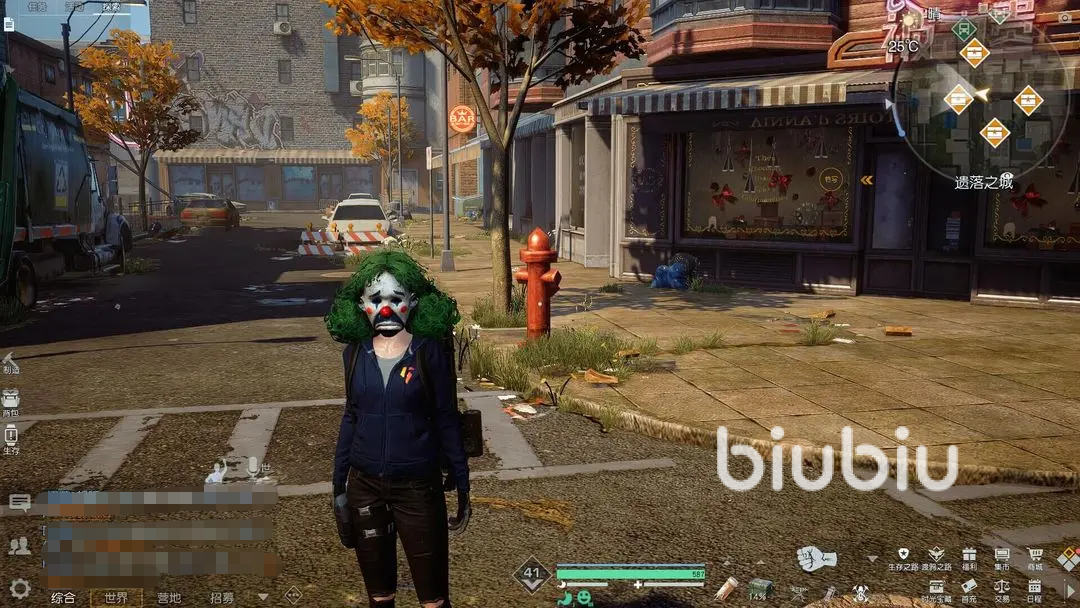This screenshot has width=1080, height=608.
Task: Open the 背包 backpack
Action: point(10,399)
